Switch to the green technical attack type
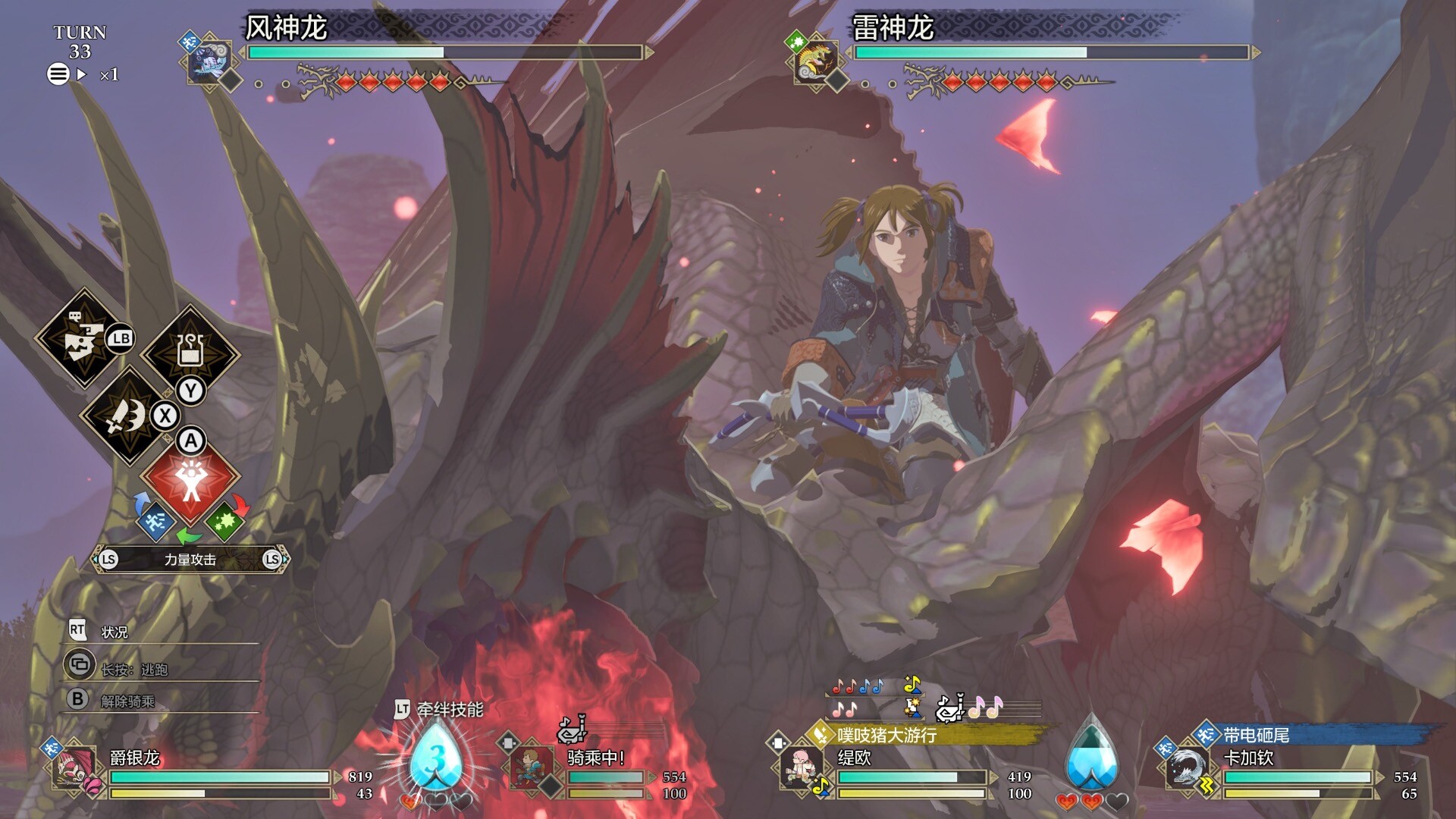The image size is (1456, 819). coord(224,521)
